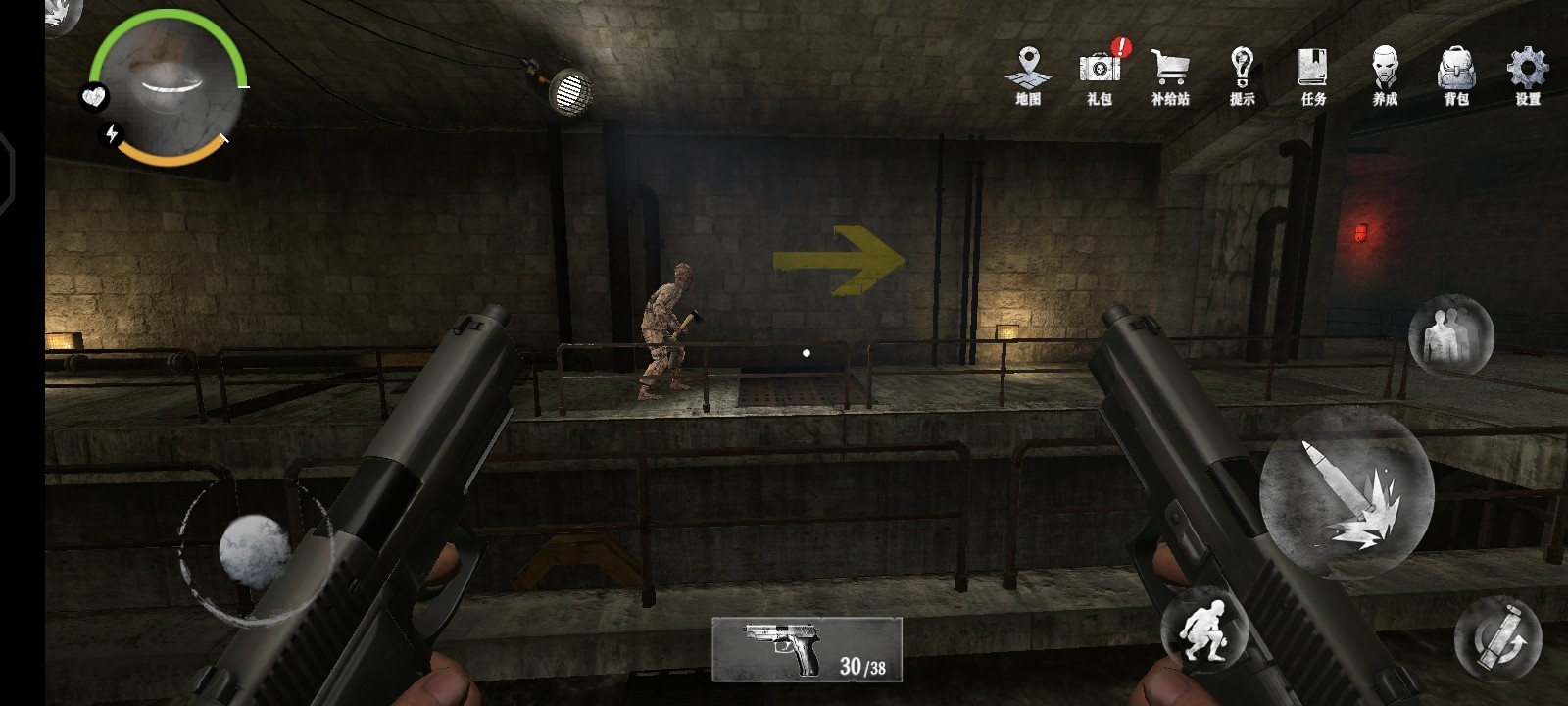Tap the reload magazine button

1498,639
